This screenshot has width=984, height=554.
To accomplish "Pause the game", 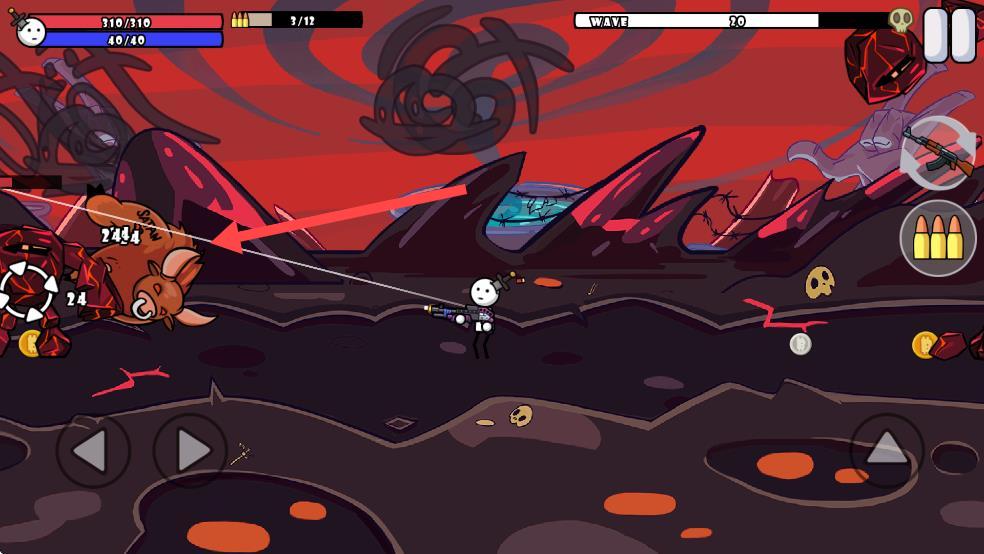I will (948, 36).
